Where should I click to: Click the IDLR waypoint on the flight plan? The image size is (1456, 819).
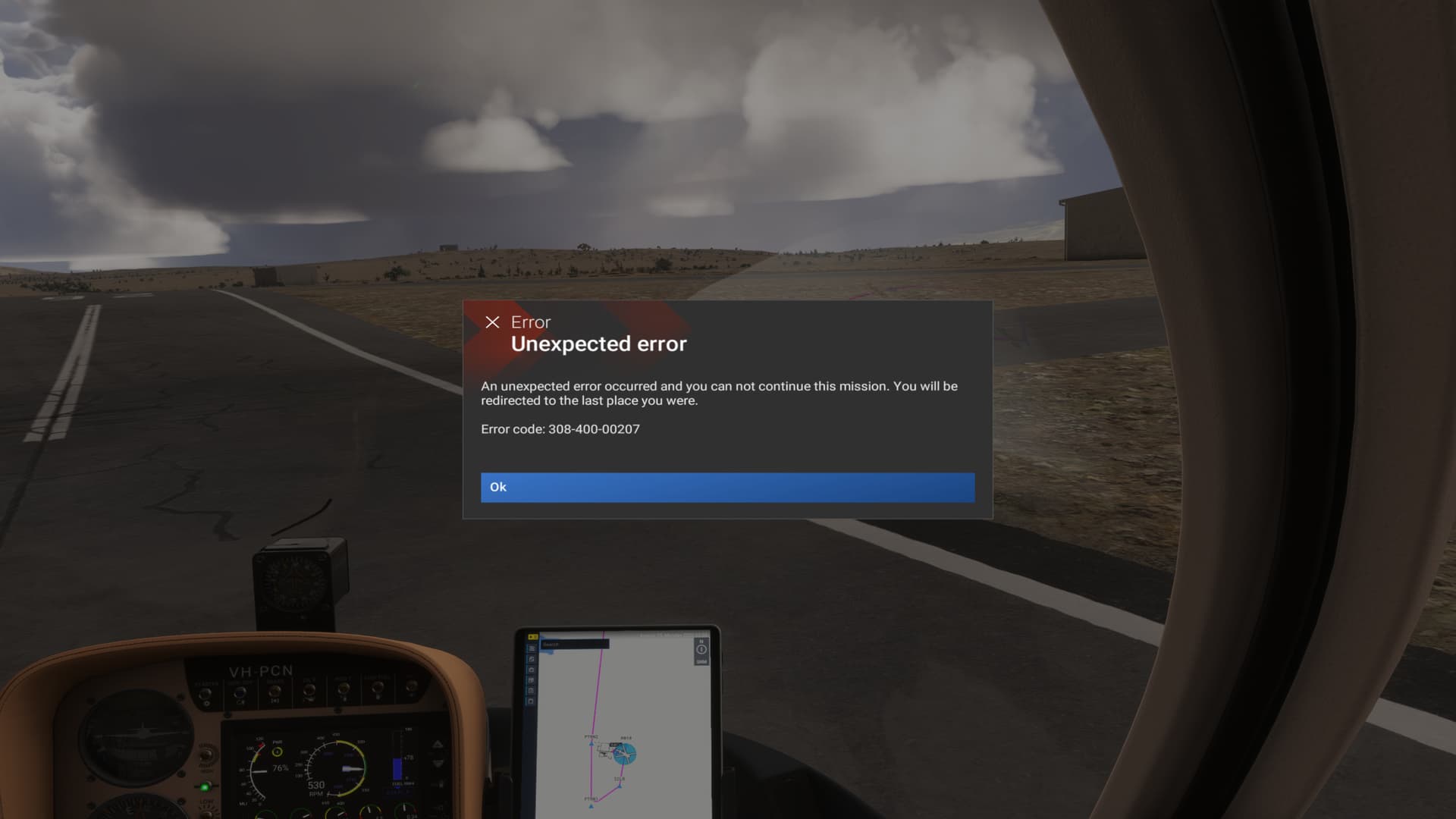[620, 786]
